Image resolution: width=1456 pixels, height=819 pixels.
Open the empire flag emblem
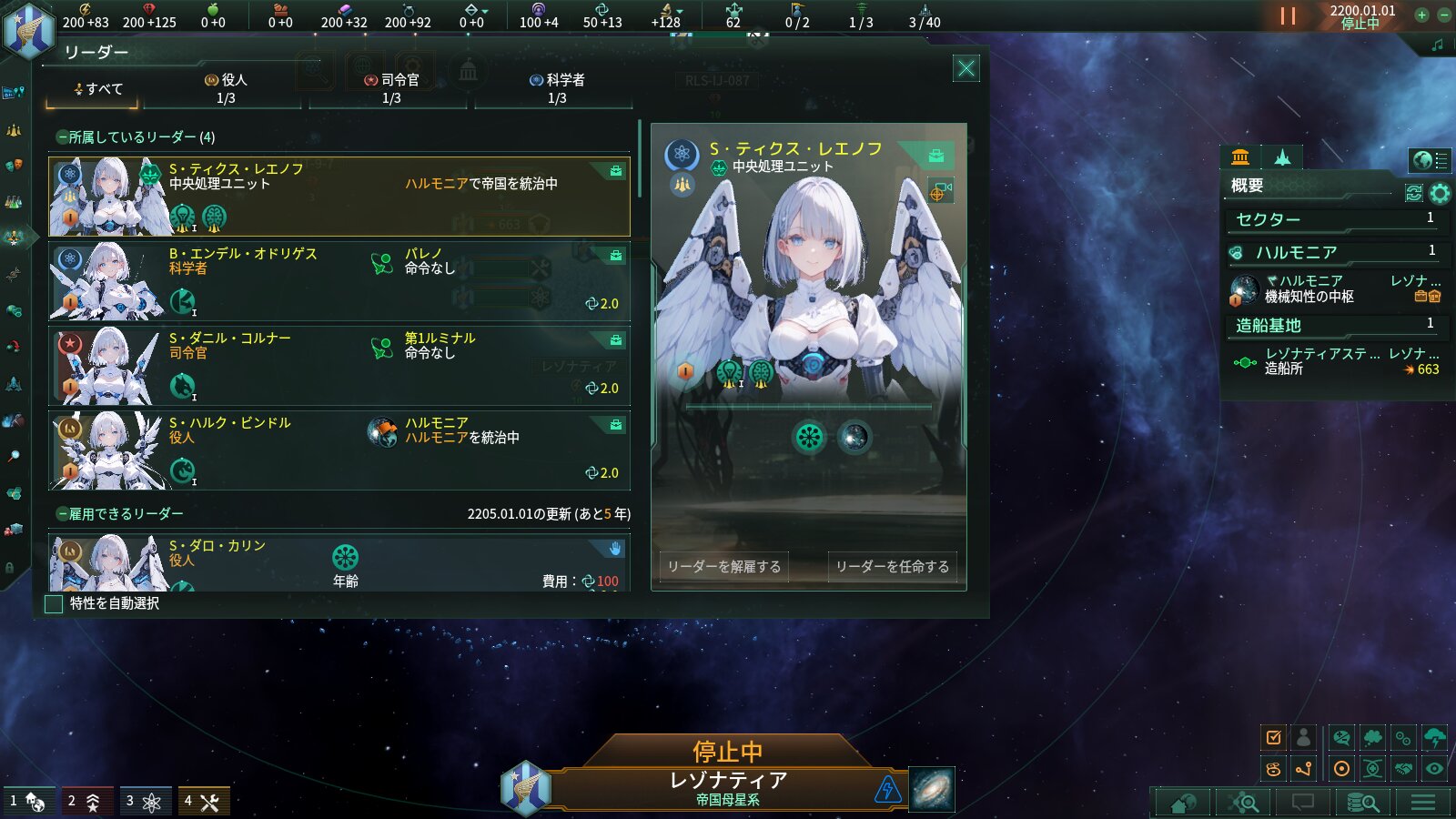coord(27,29)
